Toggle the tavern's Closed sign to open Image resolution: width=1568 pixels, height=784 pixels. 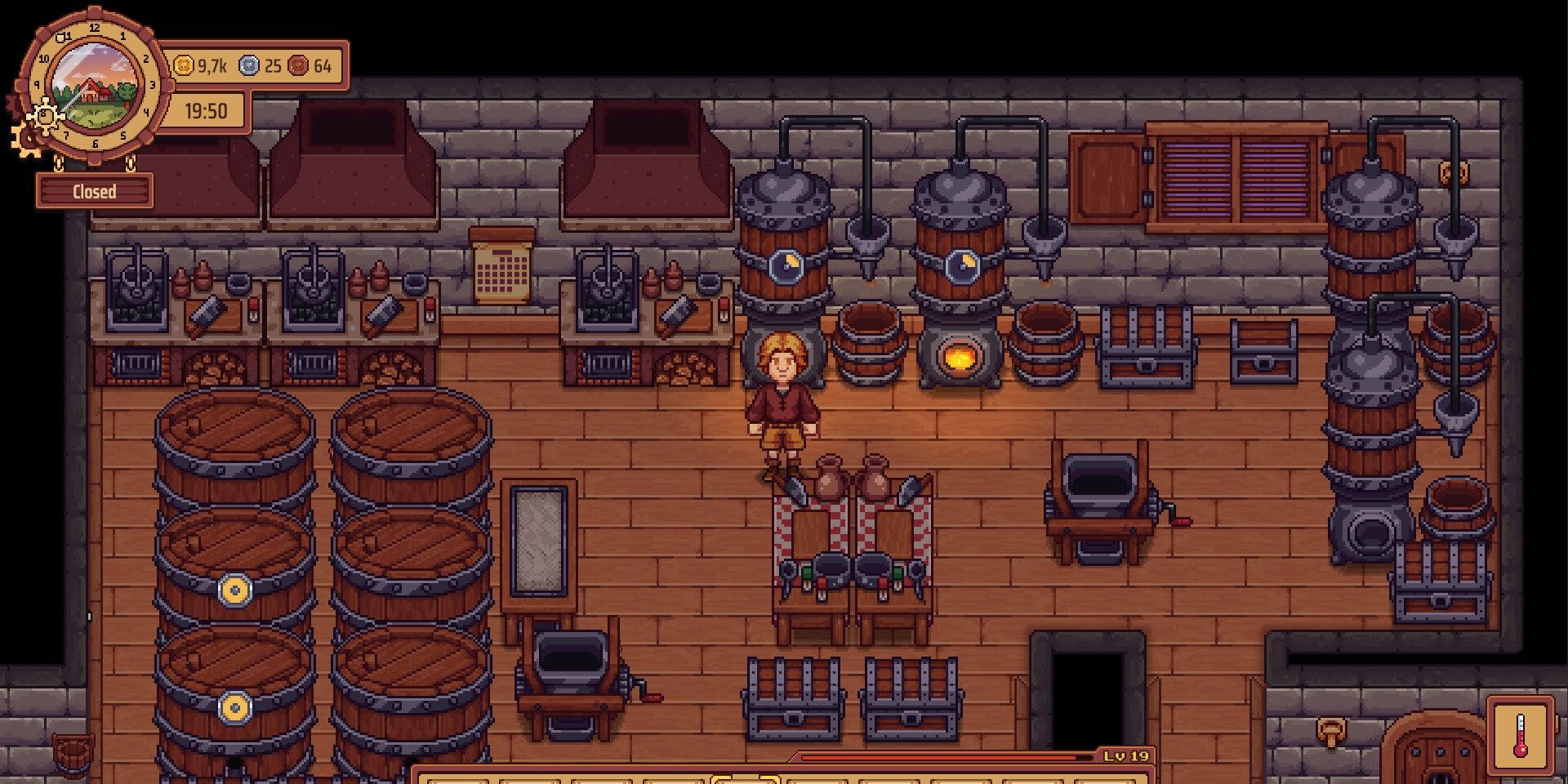tap(94, 190)
